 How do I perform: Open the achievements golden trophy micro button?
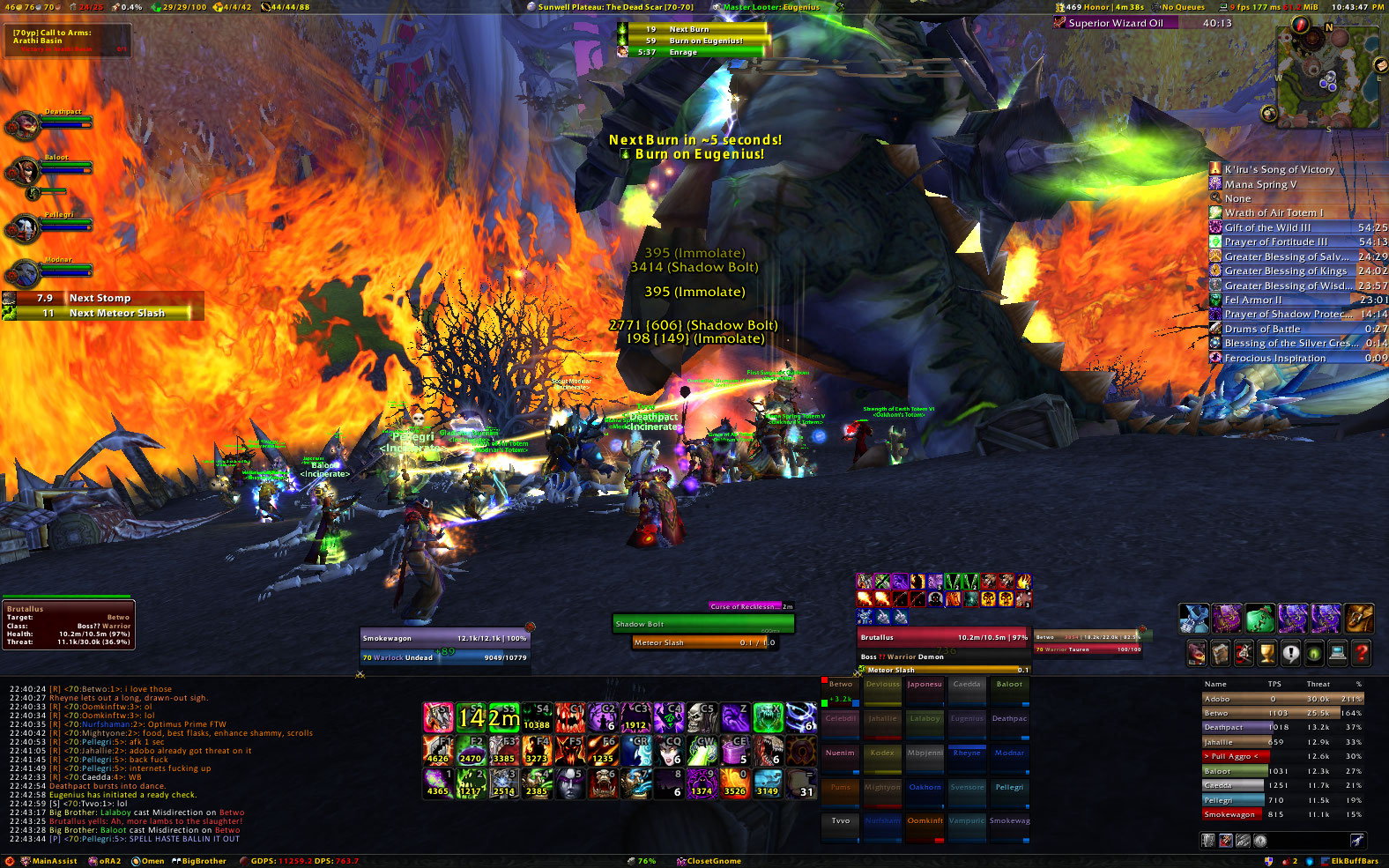coord(1266,653)
